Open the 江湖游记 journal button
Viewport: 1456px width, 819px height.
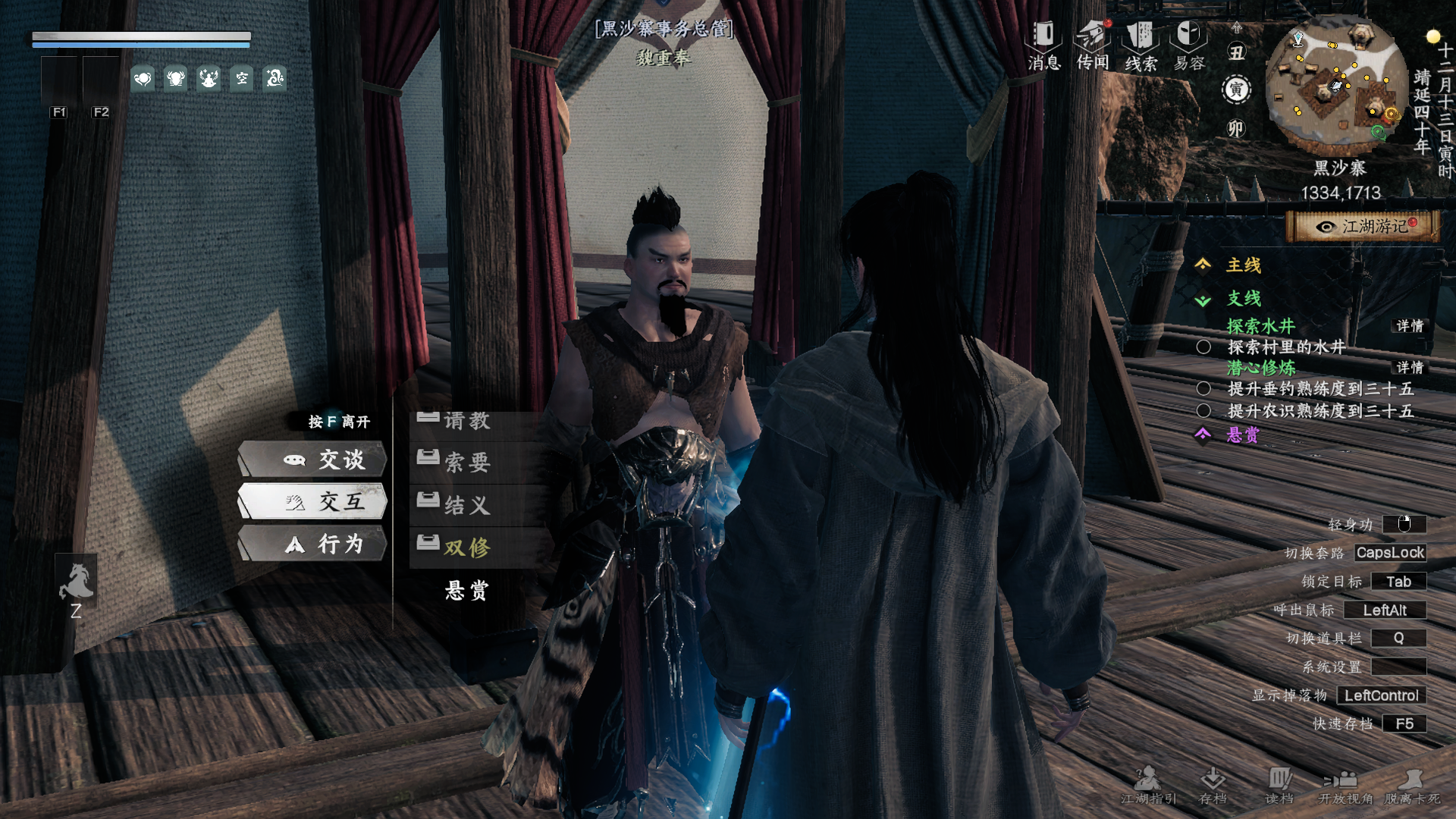pos(1363,226)
